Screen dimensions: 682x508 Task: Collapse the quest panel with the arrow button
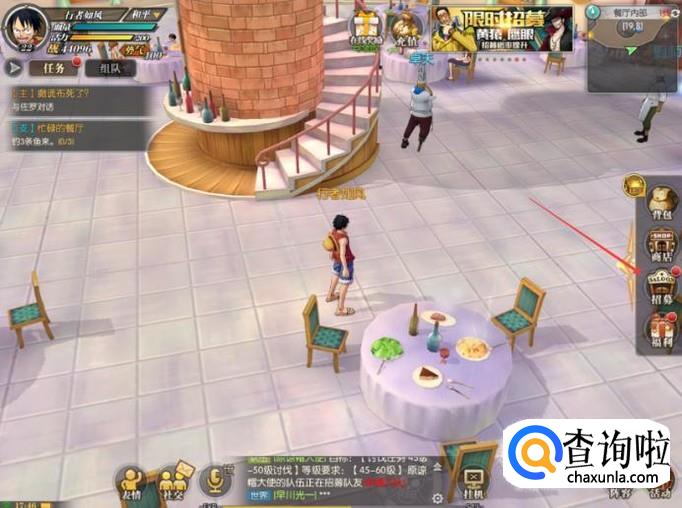pos(13,68)
